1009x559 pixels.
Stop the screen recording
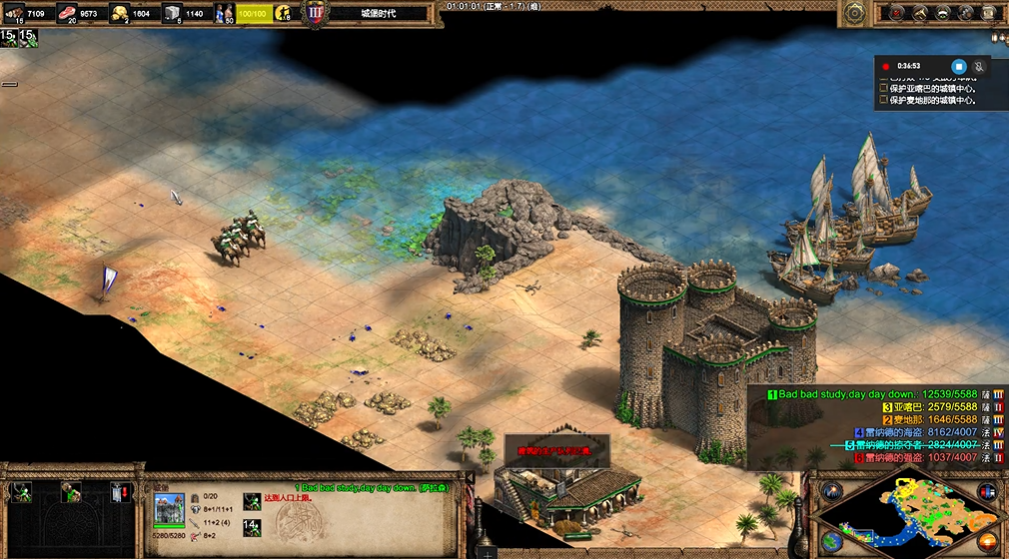[958, 67]
